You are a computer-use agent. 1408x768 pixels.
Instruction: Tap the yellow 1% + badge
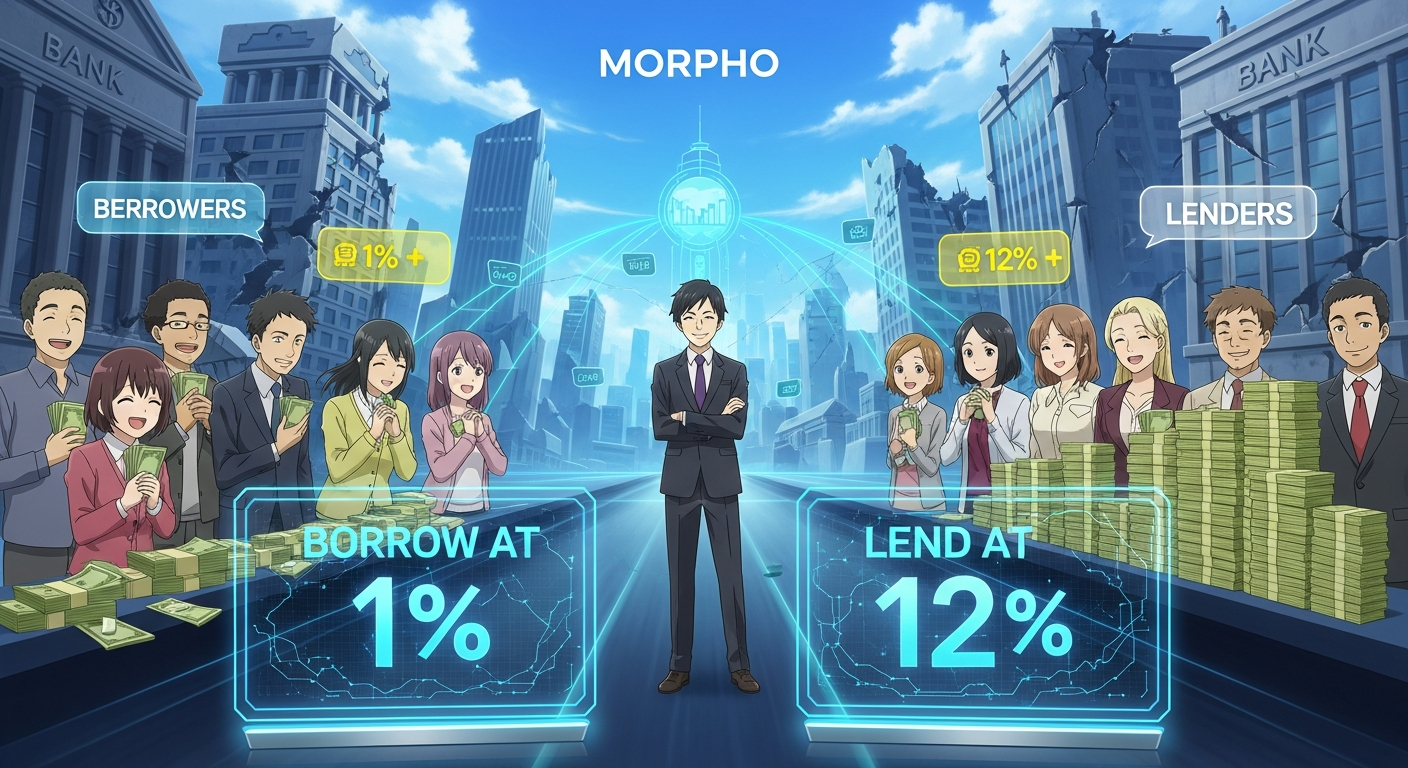[383, 256]
